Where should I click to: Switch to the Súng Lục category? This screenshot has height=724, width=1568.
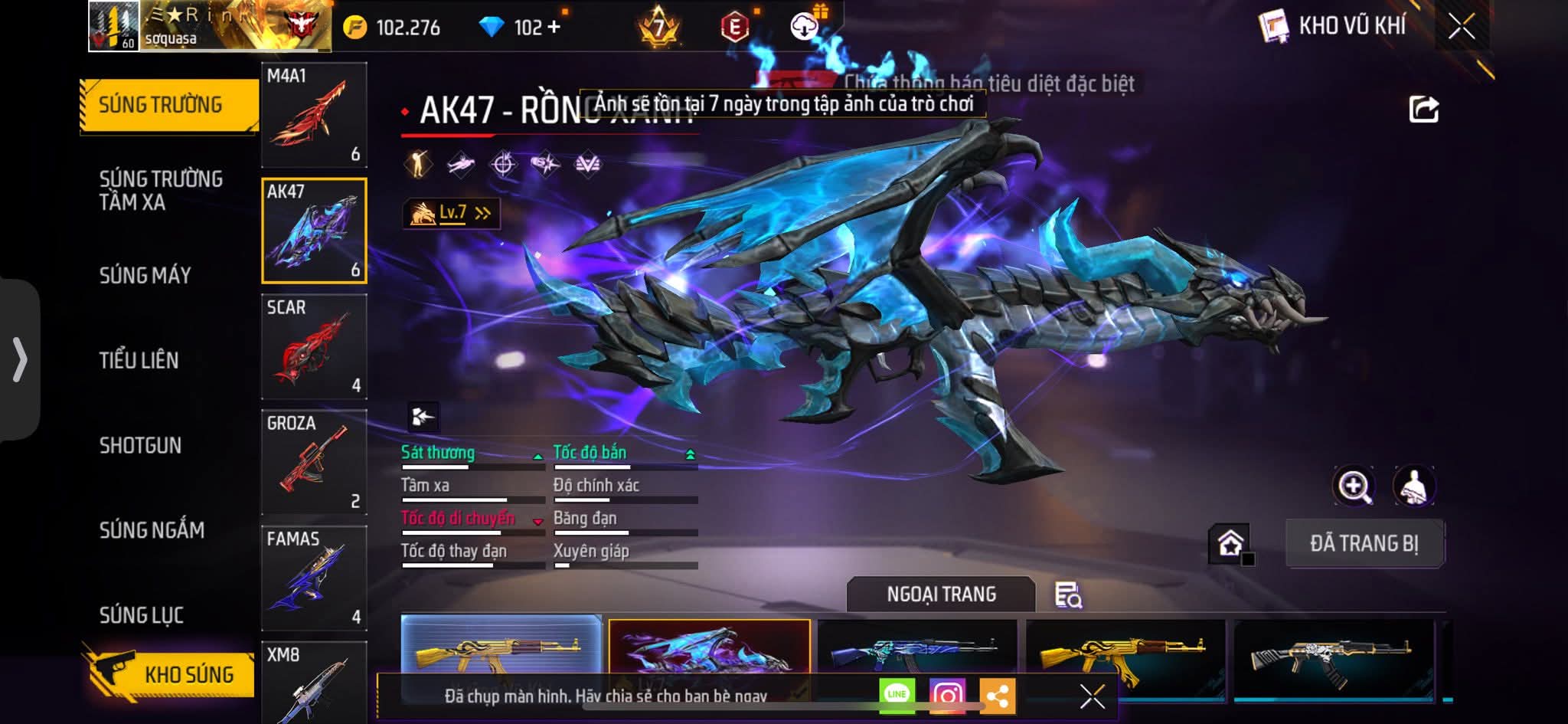pos(142,614)
